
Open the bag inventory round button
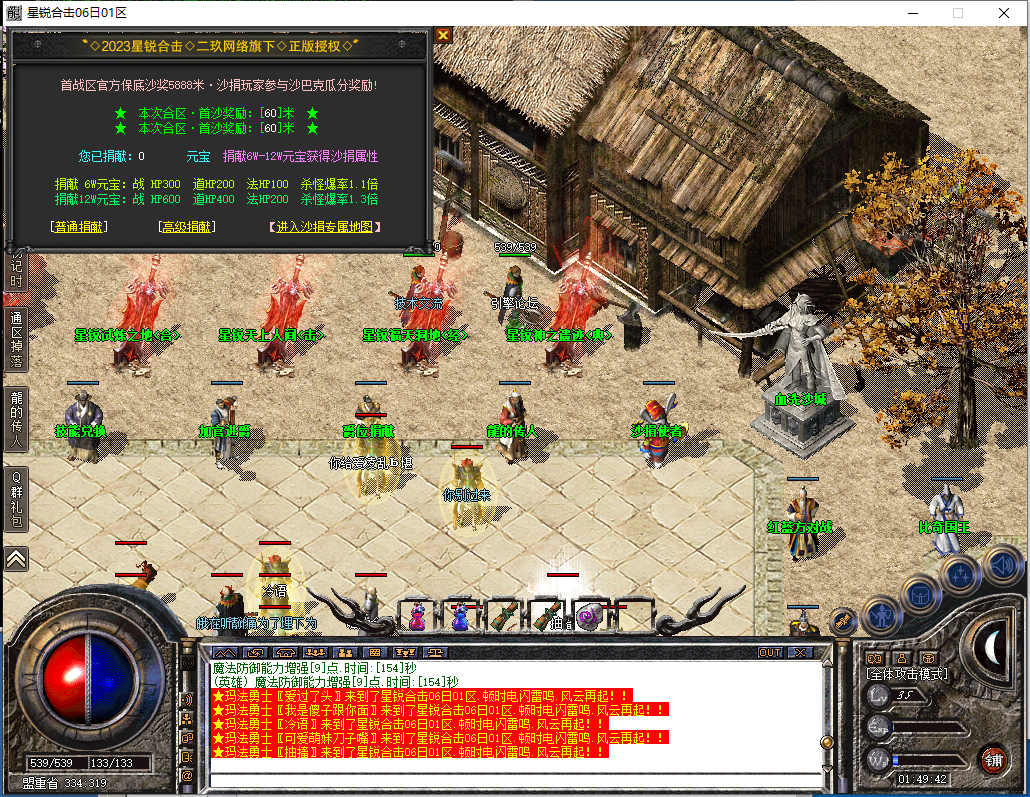pyautogui.click(x=921, y=594)
